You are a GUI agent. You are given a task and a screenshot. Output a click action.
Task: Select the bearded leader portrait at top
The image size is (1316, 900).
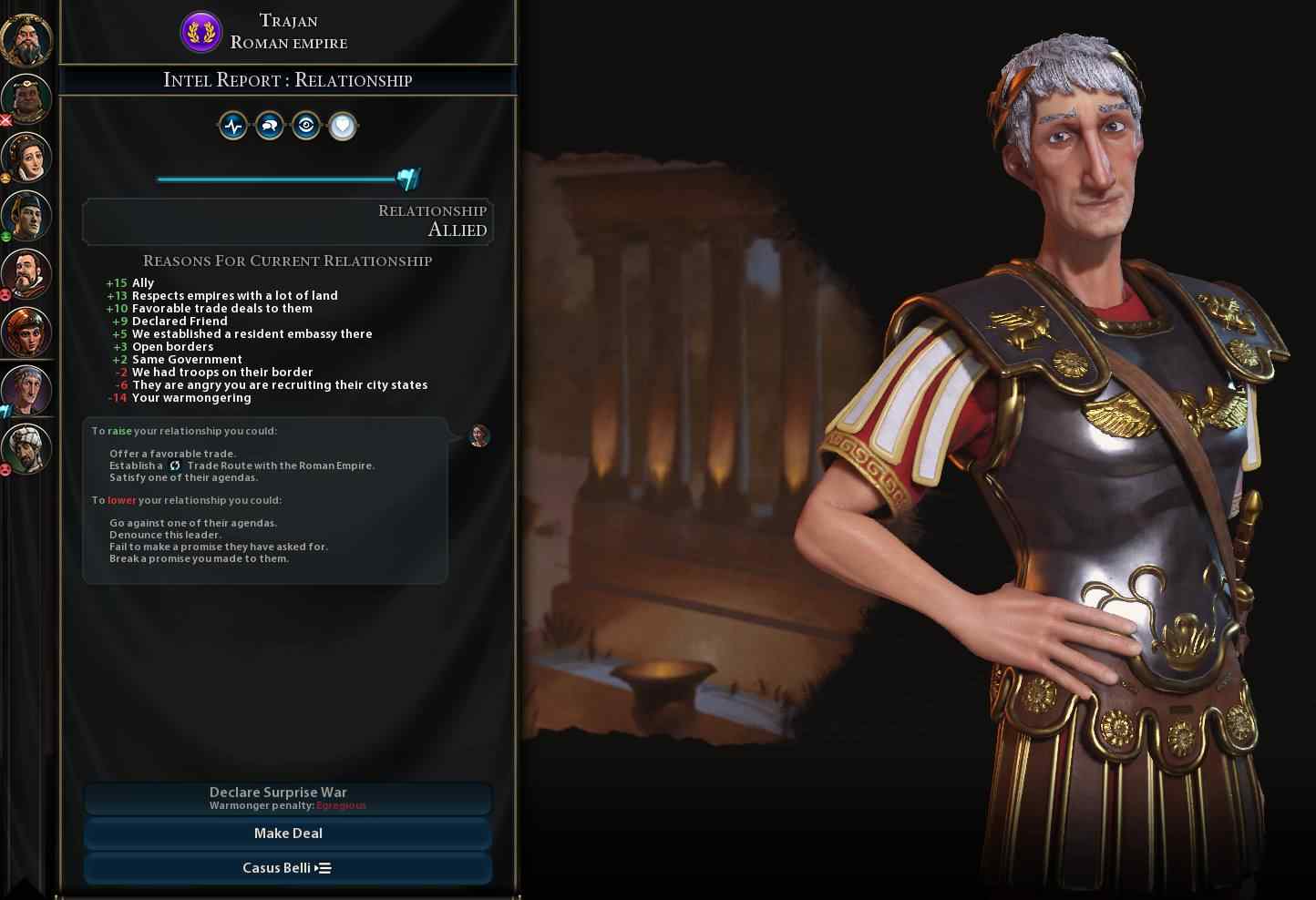coord(26,38)
